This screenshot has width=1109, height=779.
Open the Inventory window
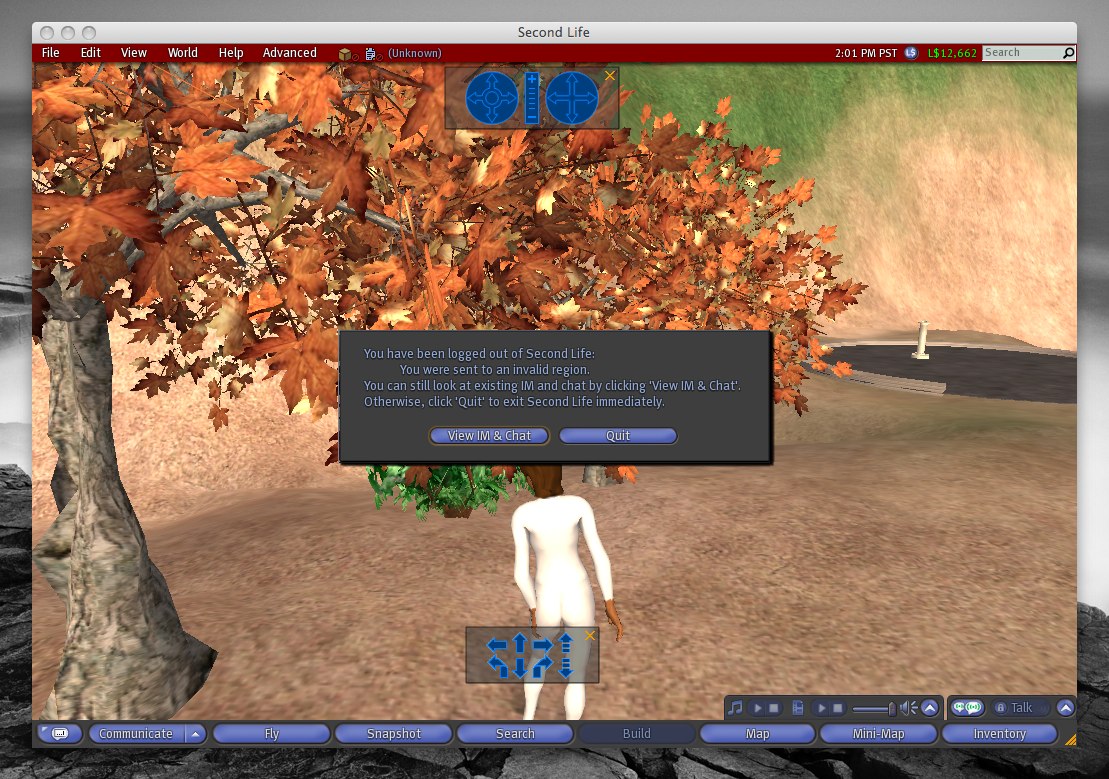pyautogui.click(x=999, y=734)
